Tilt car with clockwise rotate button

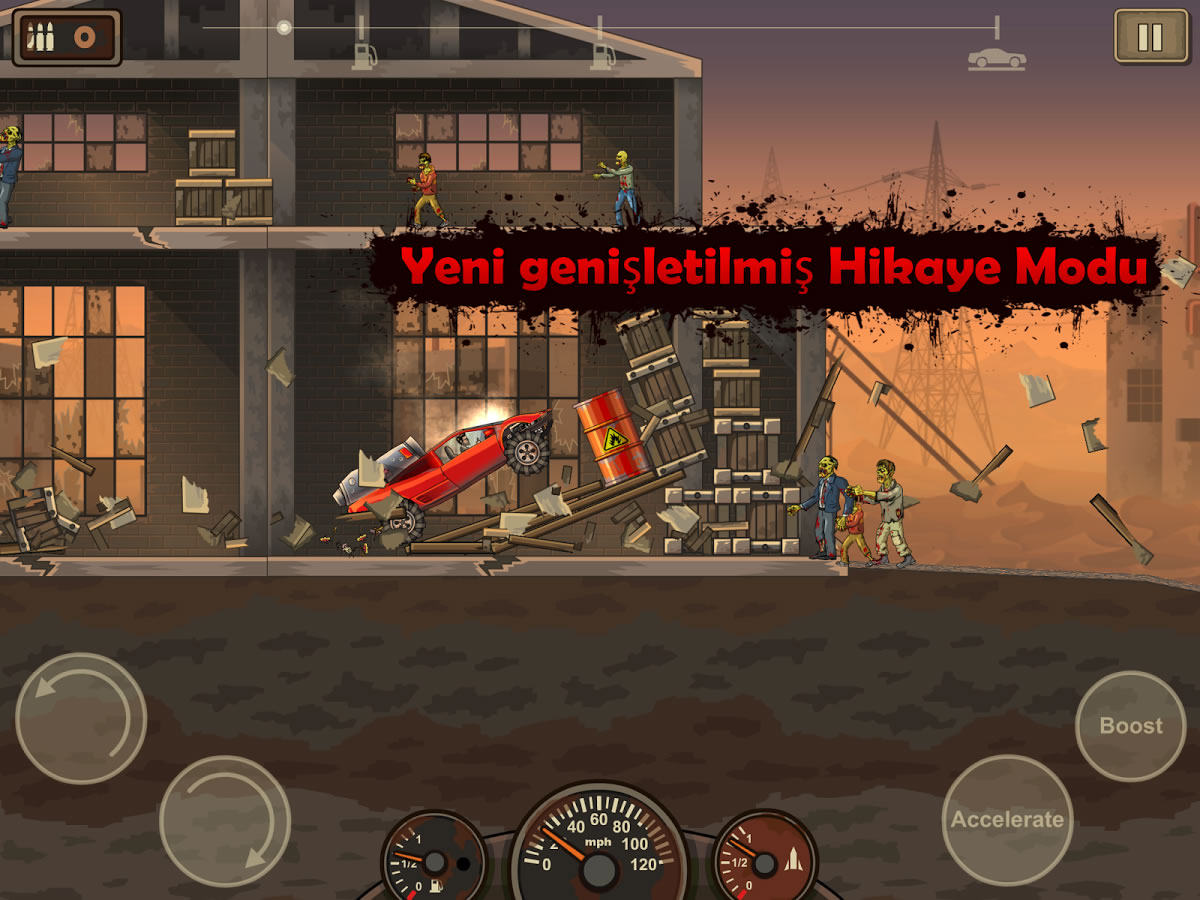pyautogui.click(x=225, y=820)
